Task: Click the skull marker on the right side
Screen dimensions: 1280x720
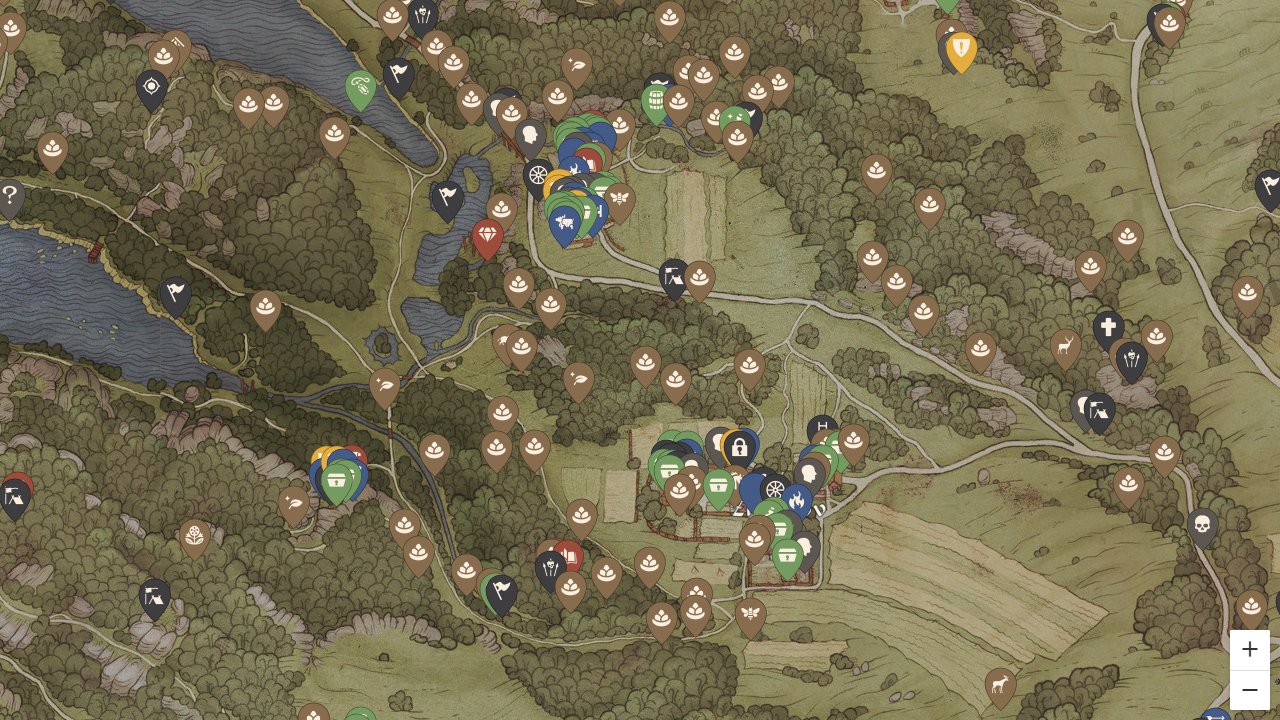Action: [1202, 525]
